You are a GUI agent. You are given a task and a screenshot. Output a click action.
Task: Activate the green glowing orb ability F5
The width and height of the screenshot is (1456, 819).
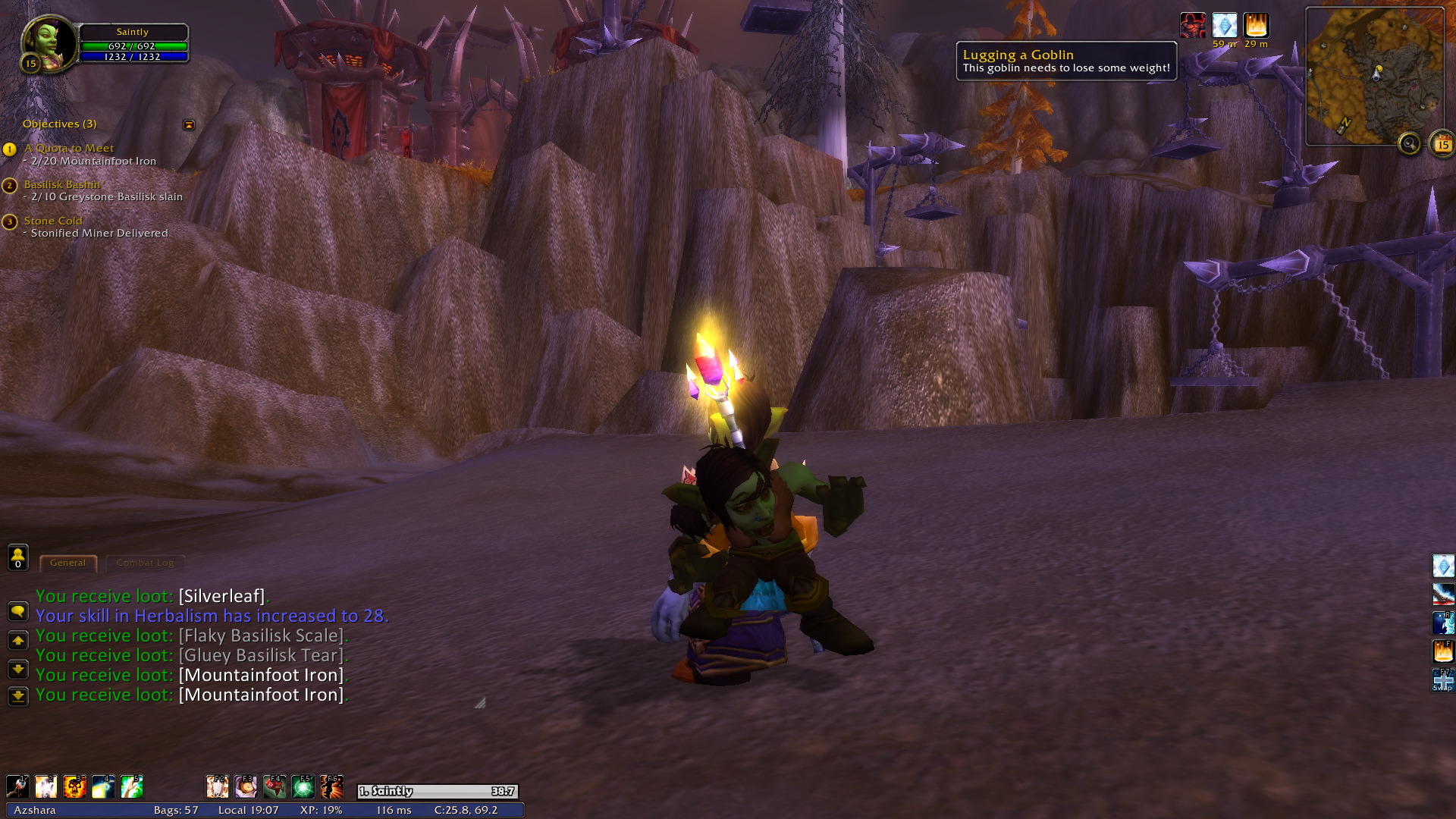303,787
